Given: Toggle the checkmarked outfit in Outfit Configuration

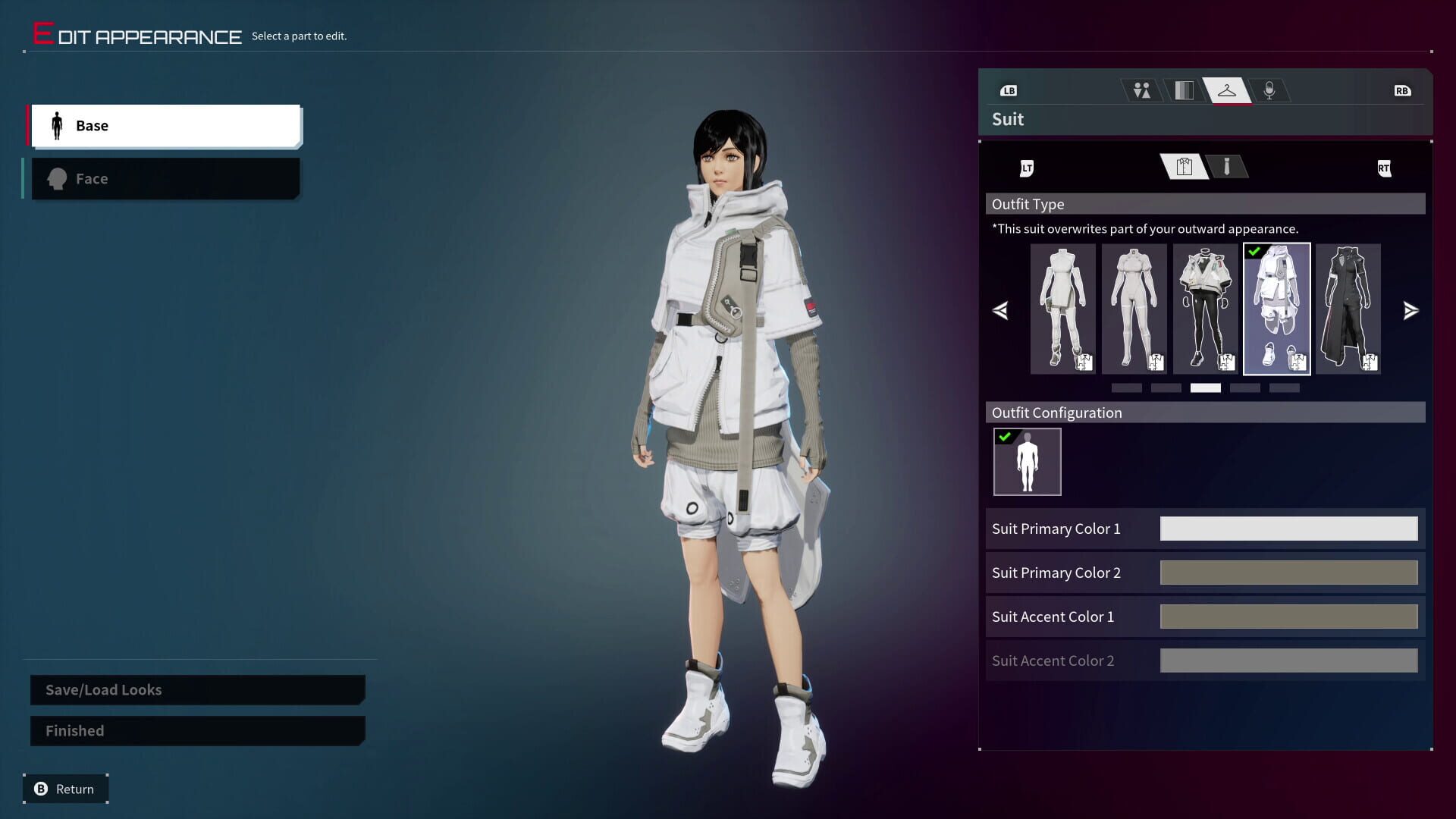Looking at the screenshot, I should [x=1027, y=461].
